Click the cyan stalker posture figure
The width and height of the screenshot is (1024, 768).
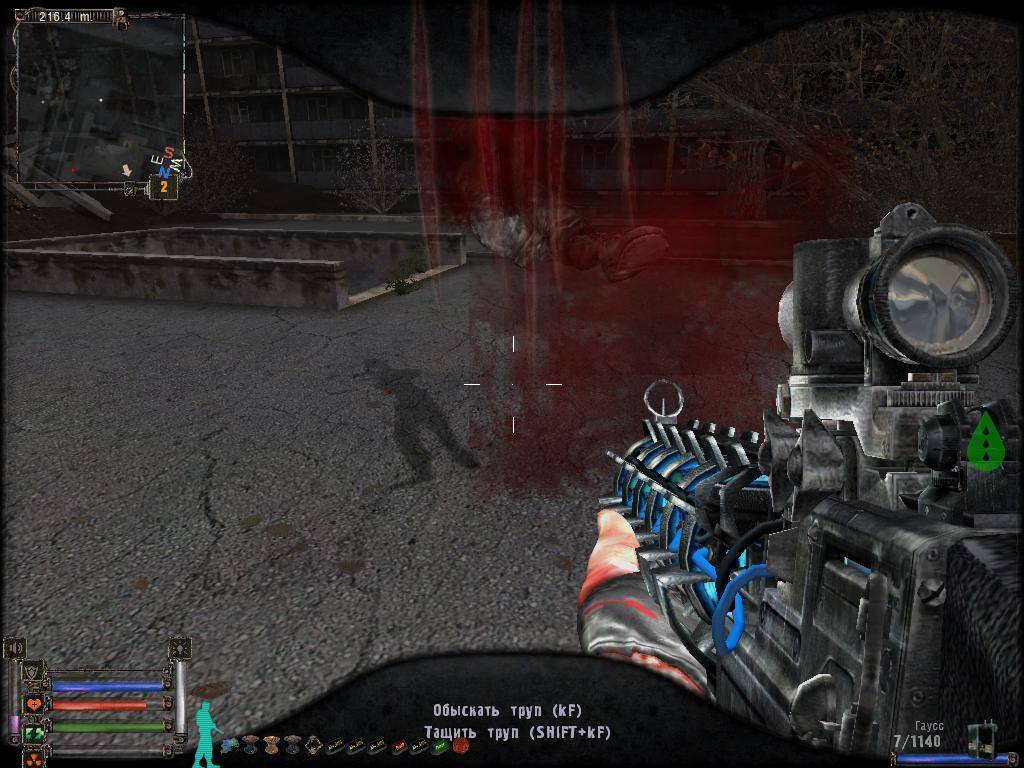pyautogui.click(x=205, y=733)
